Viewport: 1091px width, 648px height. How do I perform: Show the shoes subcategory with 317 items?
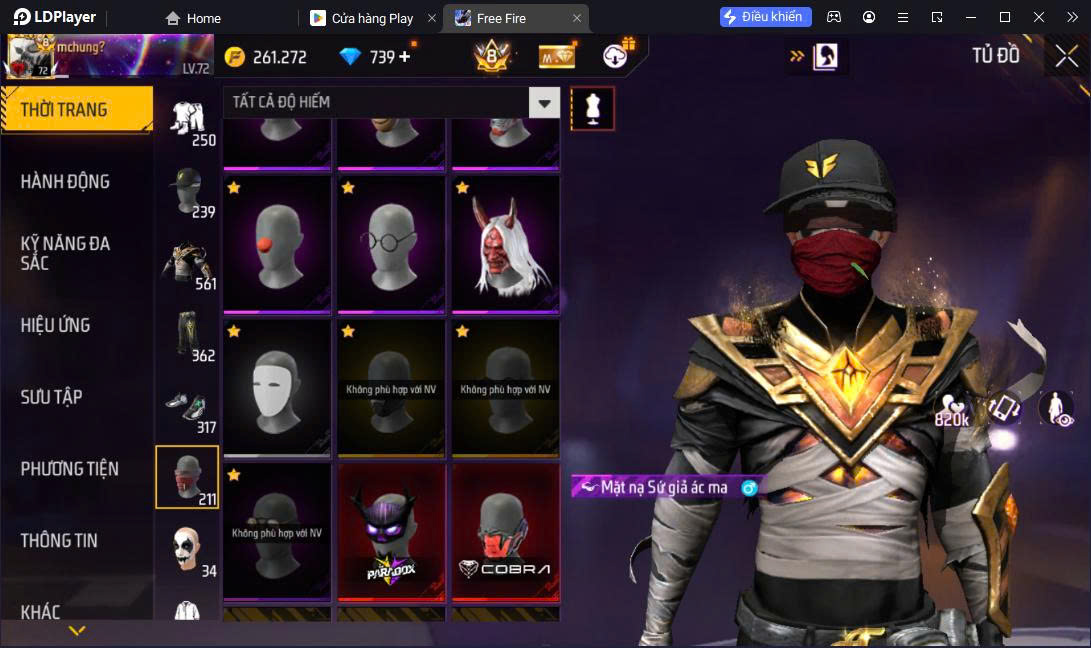point(187,407)
